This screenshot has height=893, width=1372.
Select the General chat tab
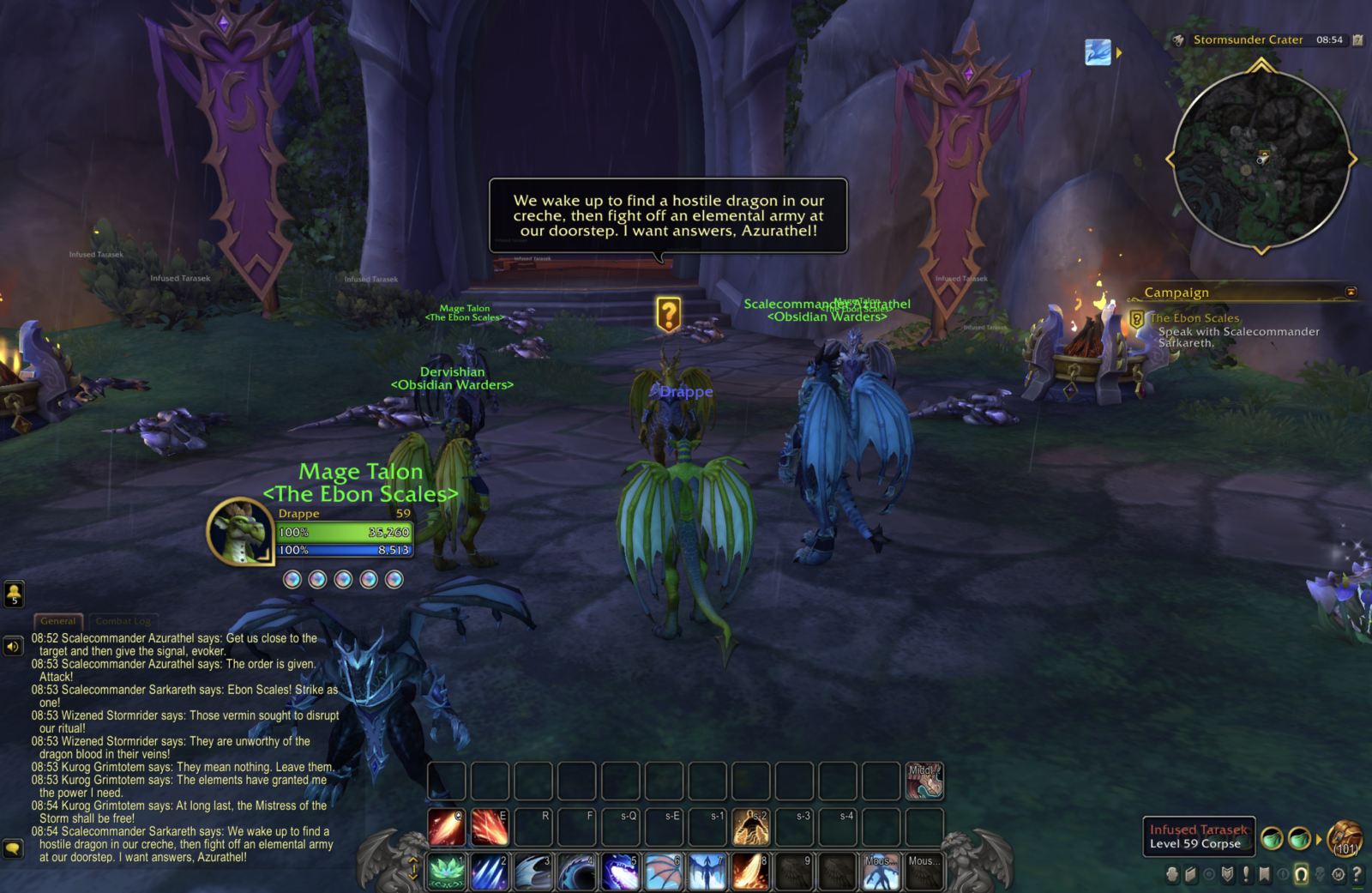(x=58, y=620)
